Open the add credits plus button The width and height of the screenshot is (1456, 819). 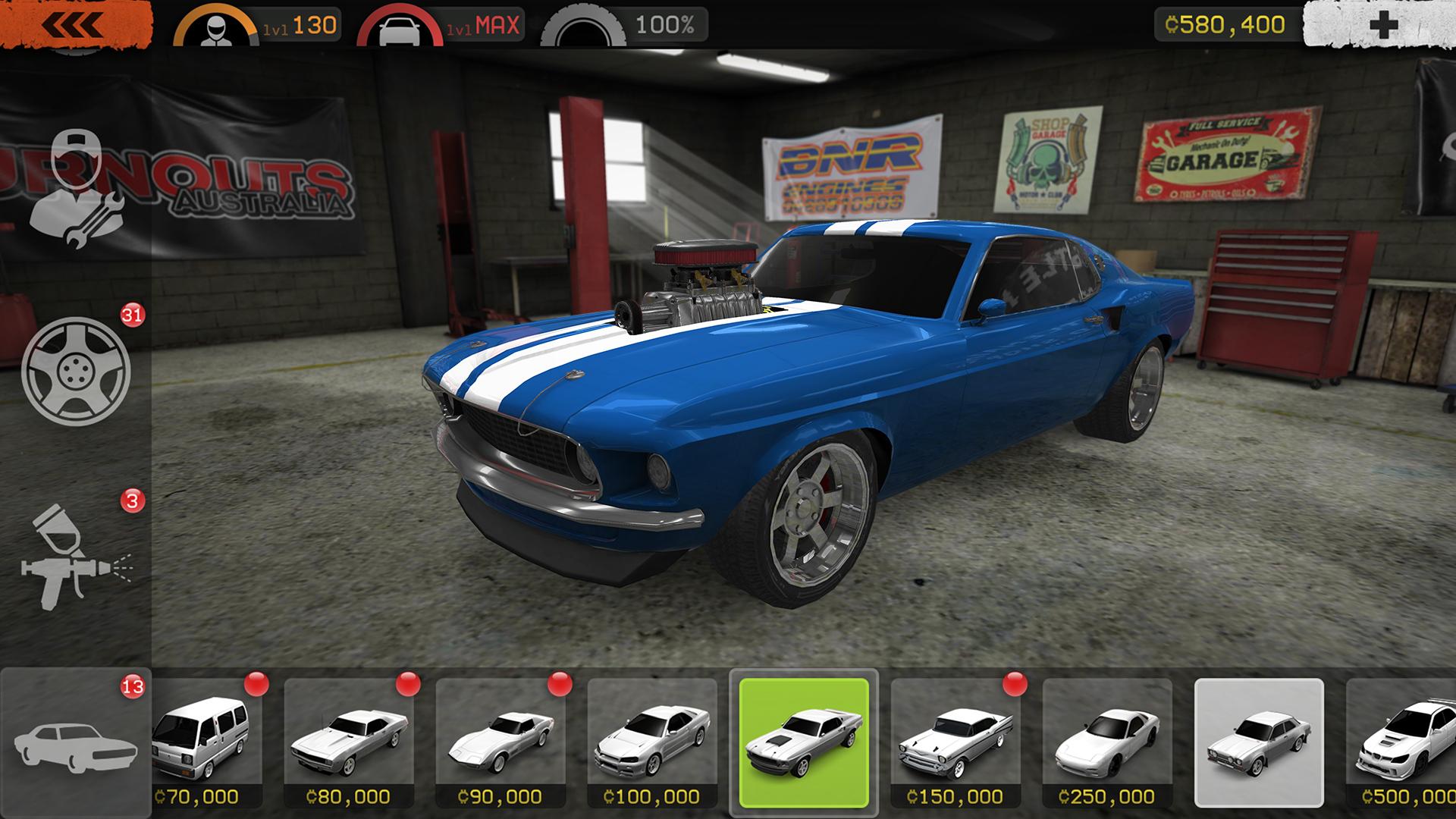(x=1382, y=25)
